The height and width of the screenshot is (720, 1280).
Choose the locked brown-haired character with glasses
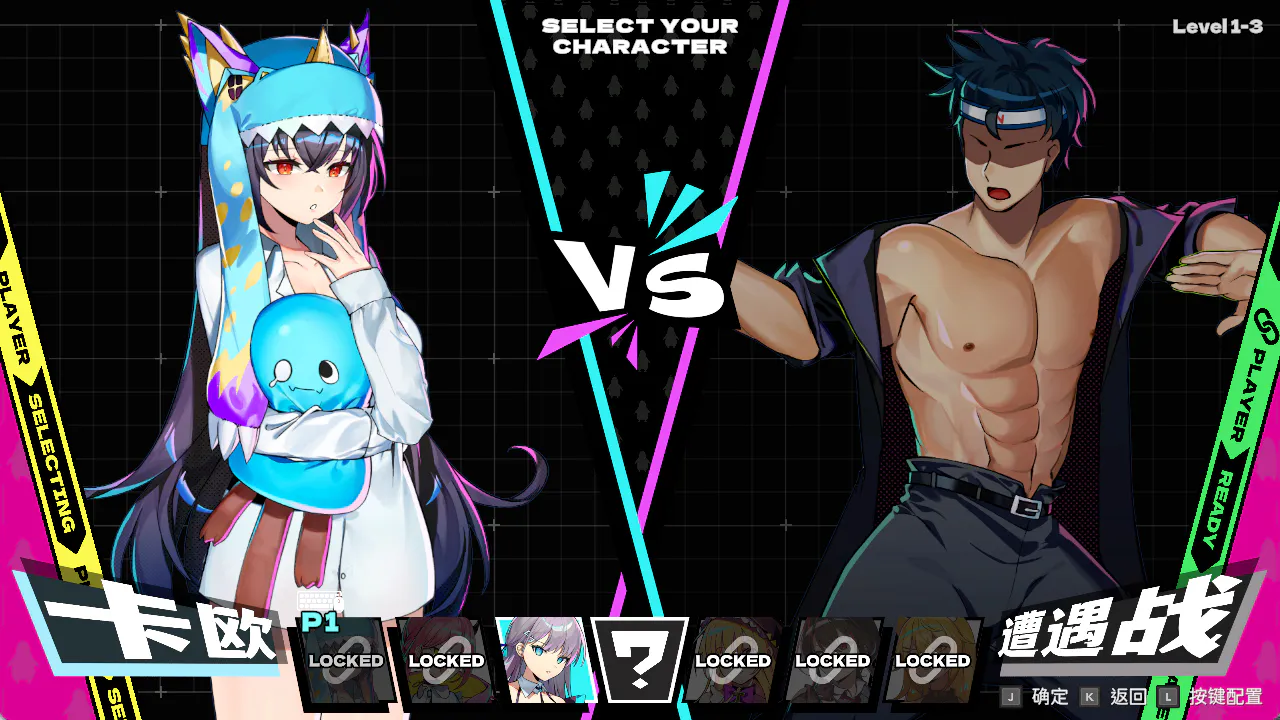[832, 659]
